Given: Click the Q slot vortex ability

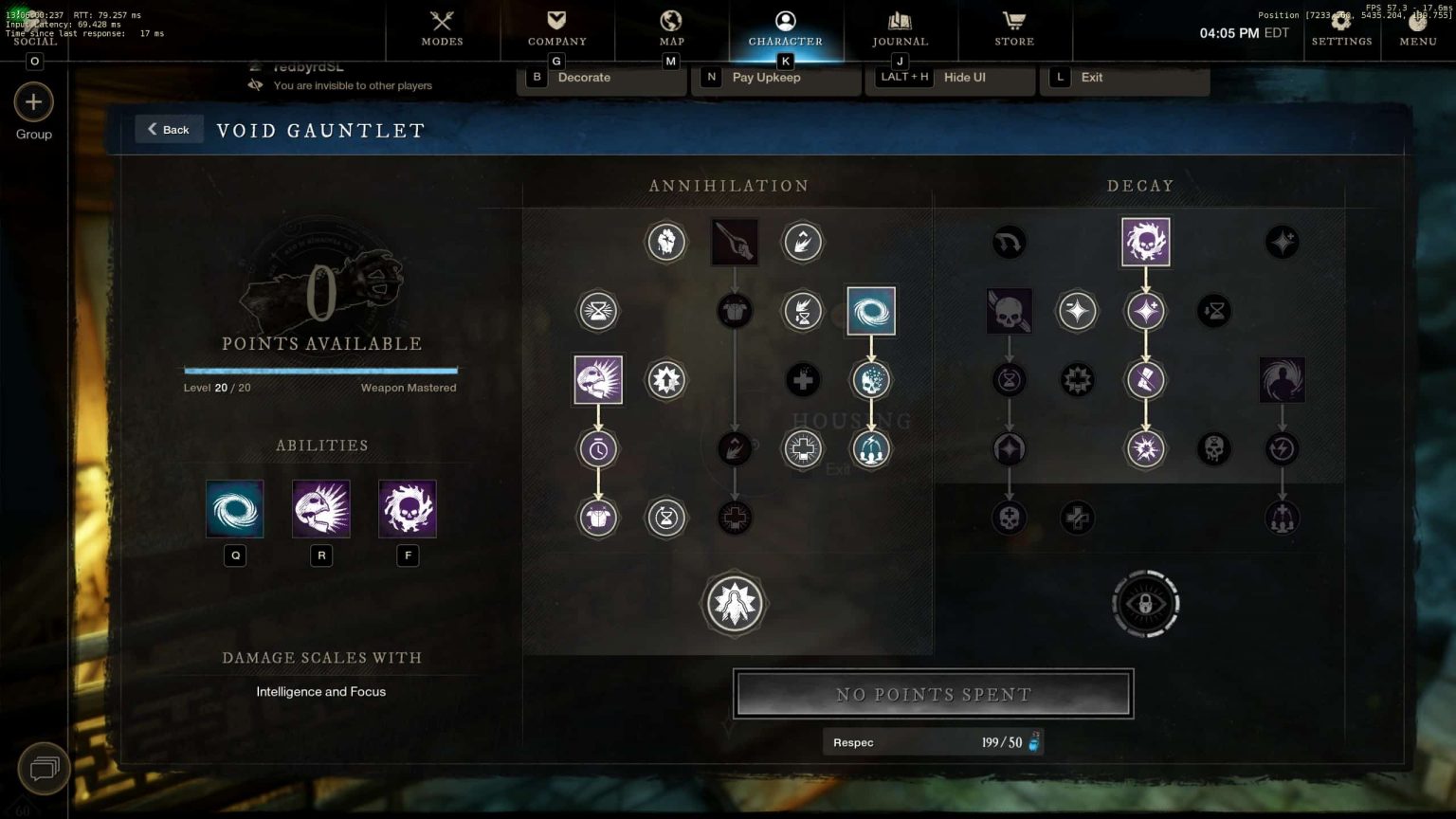Looking at the screenshot, I should (x=235, y=509).
